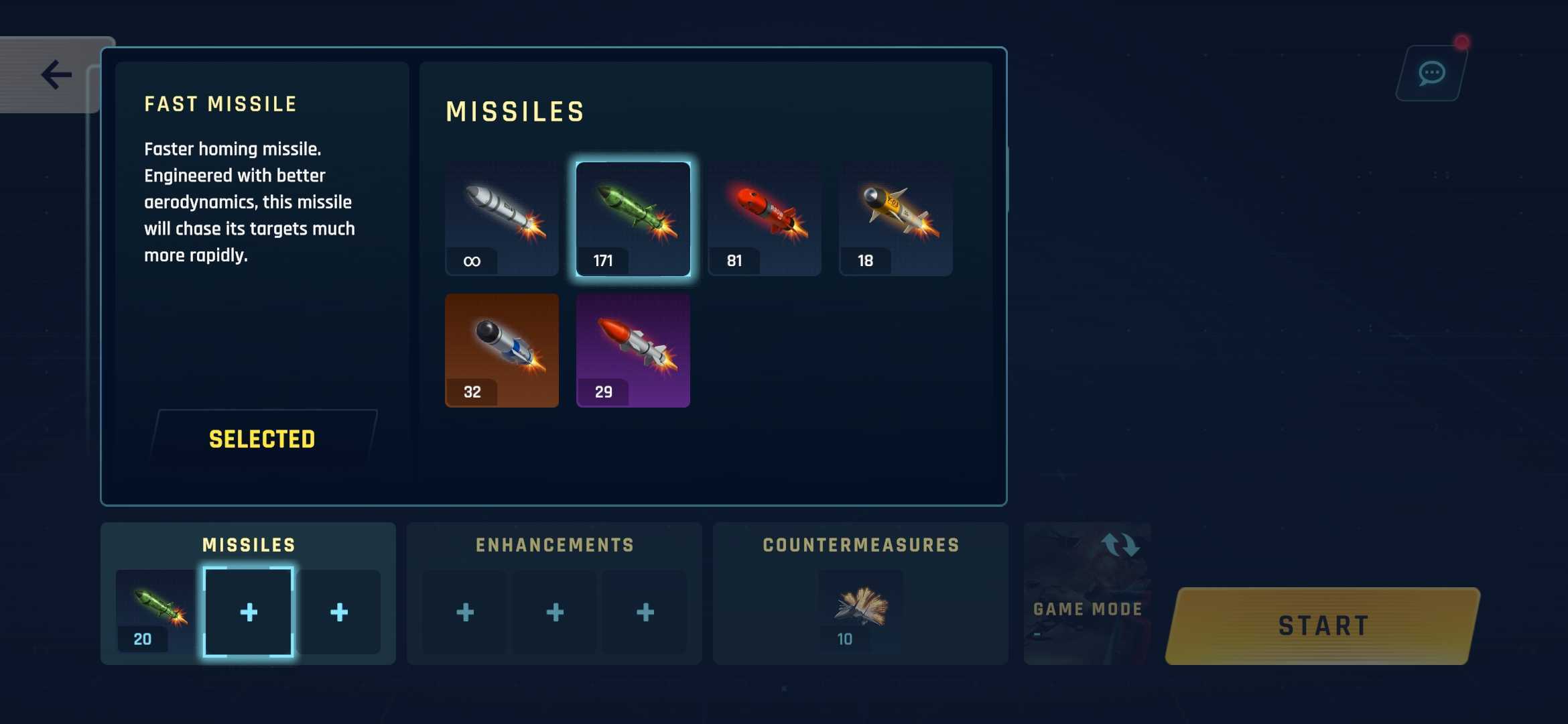Viewport: 1568px width, 724px height.
Task: Select the default missile with infinite ammo
Action: (501, 218)
